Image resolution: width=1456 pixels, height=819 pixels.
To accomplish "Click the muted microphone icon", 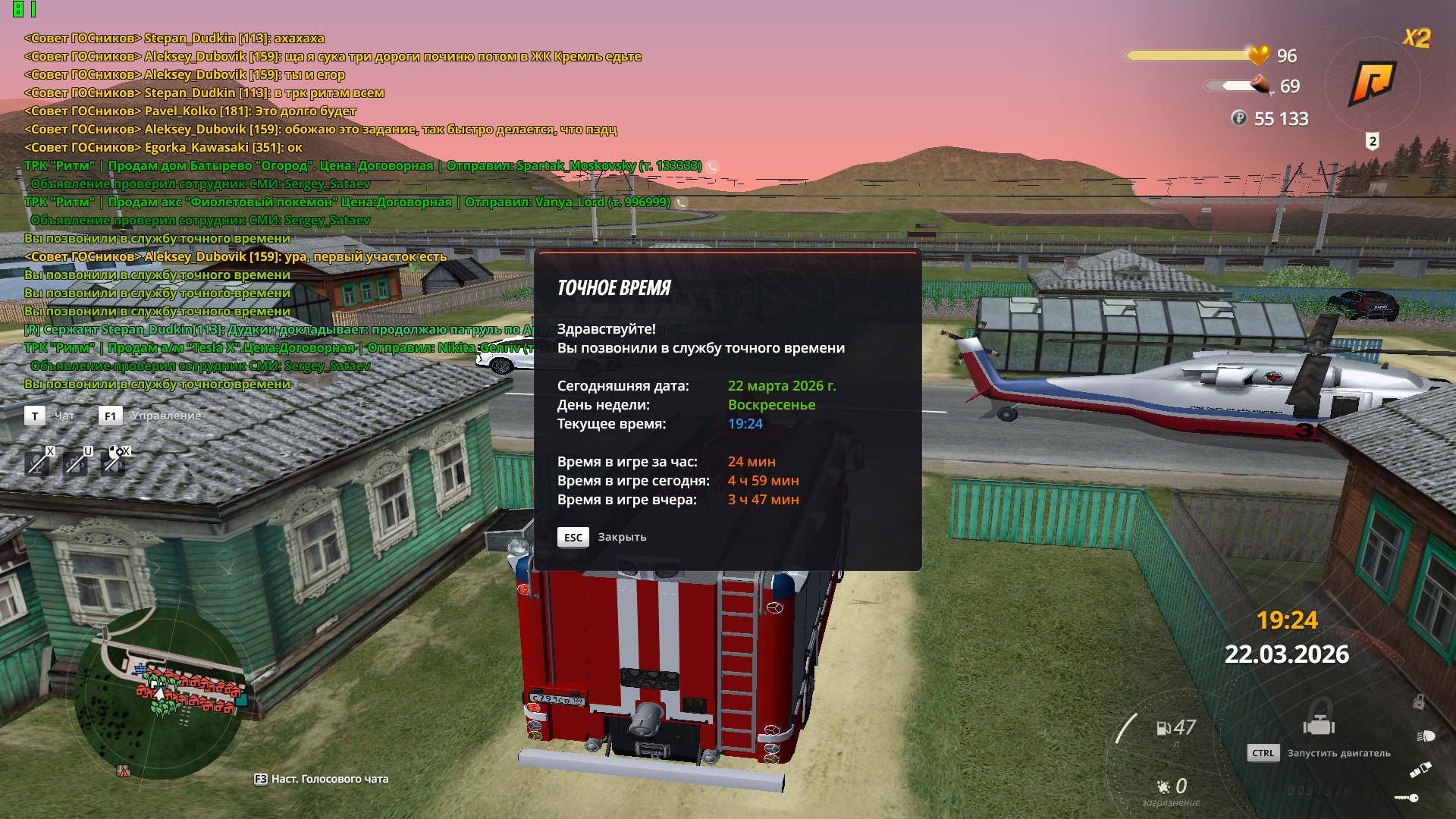I will tap(37, 462).
